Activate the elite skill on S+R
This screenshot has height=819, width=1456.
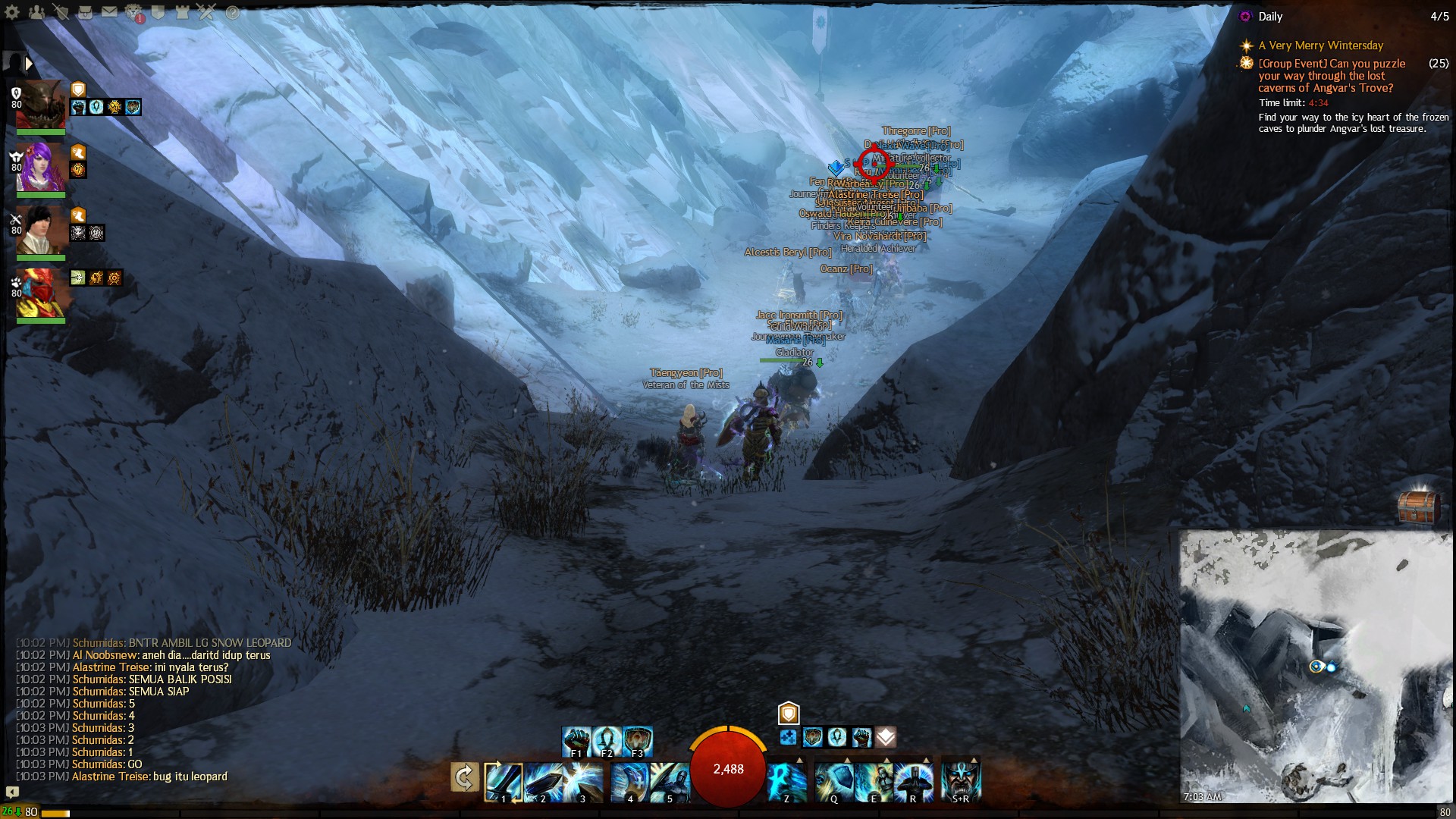tap(960, 781)
